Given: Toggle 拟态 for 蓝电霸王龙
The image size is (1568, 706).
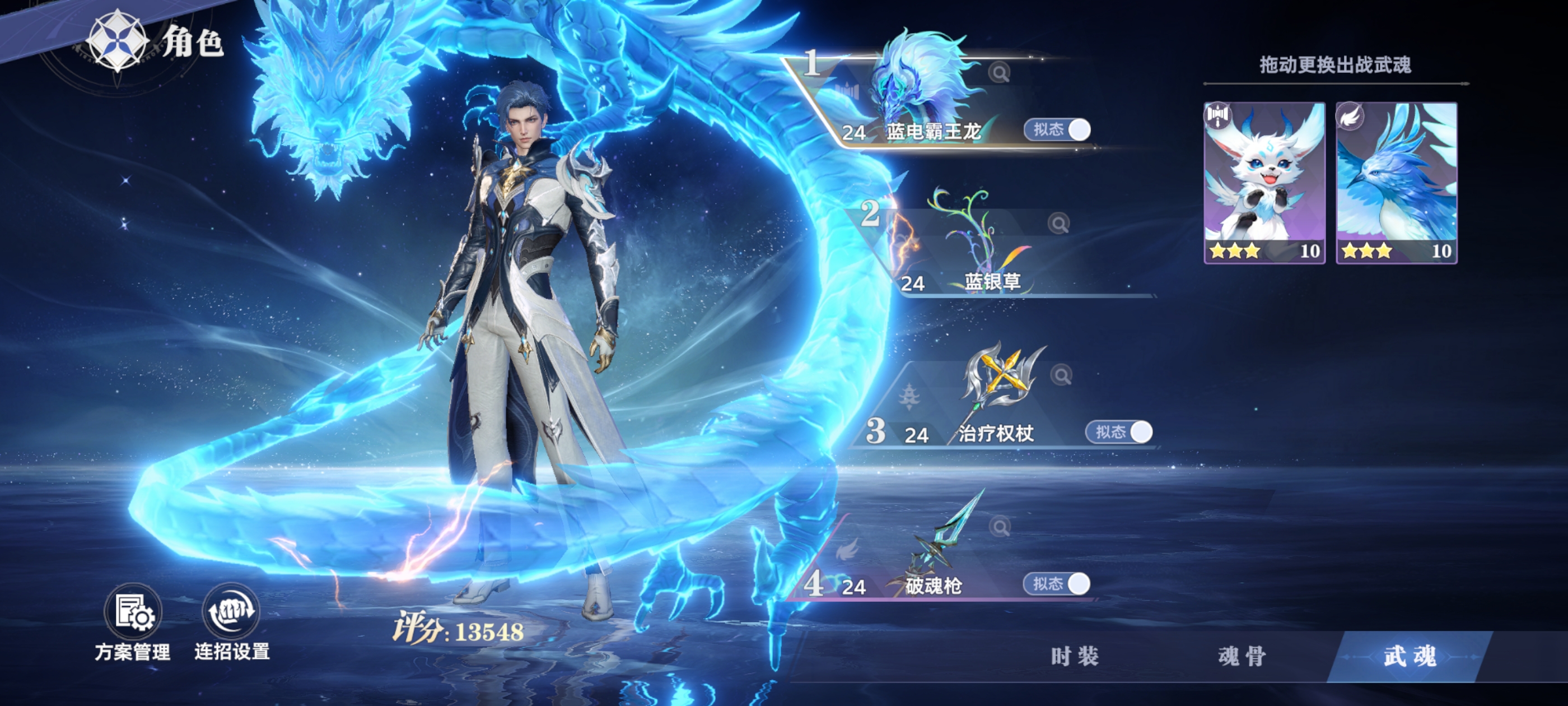Looking at the screenshot, I should point(1057,130).
